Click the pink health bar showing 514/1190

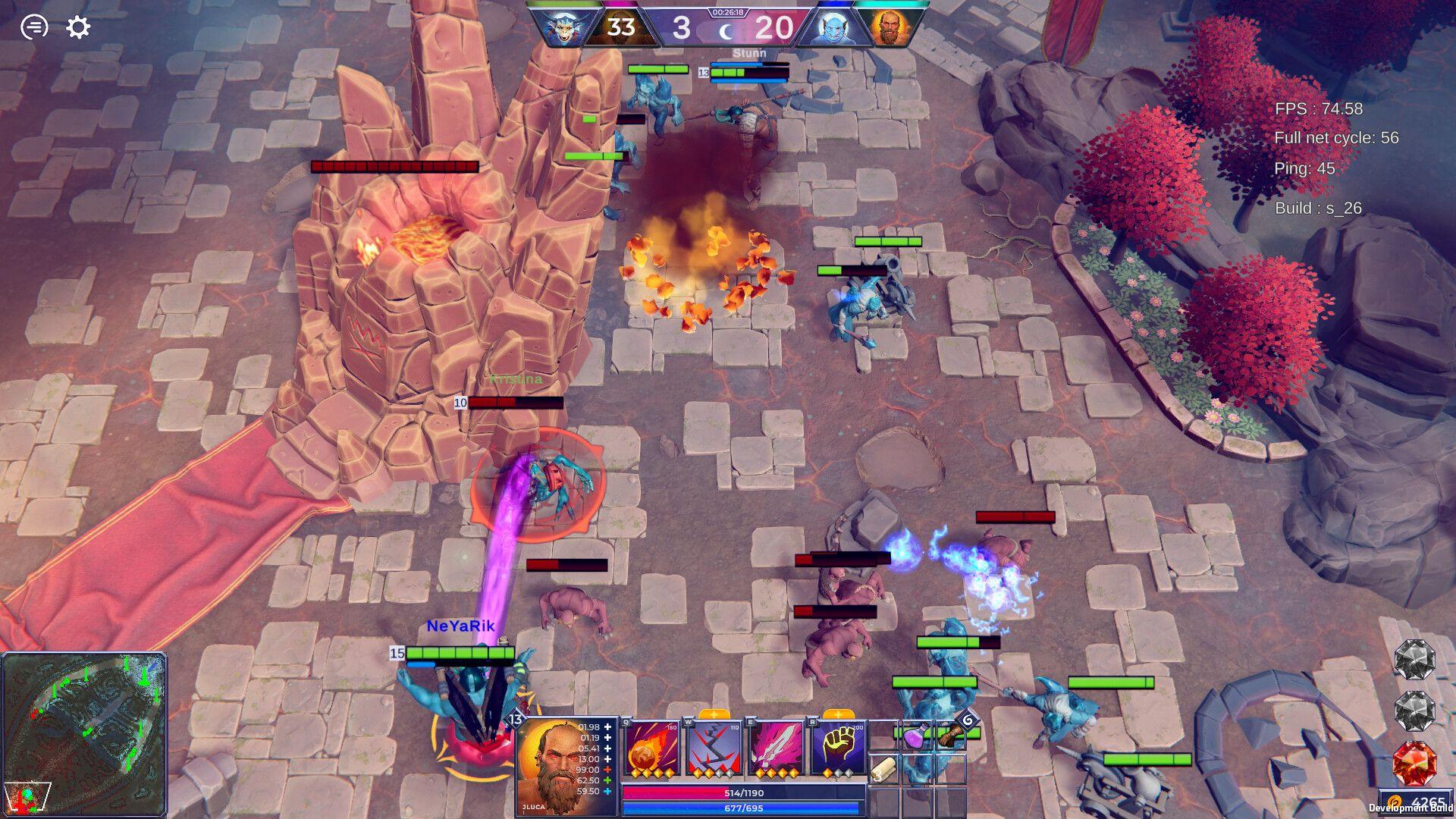(x=743, y=792)
